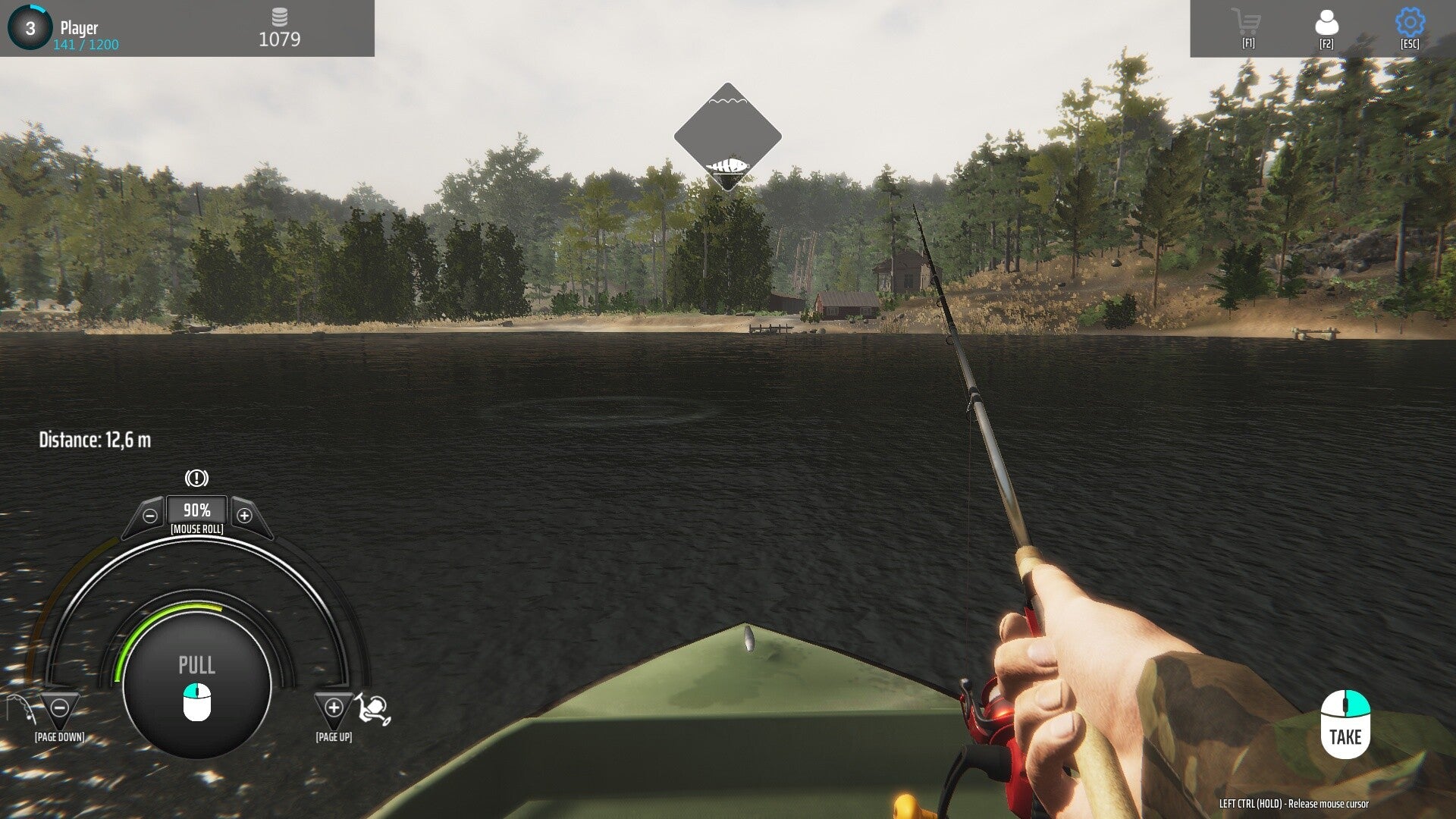
Task: Open the player profile icon
Action: [1326, 23]
